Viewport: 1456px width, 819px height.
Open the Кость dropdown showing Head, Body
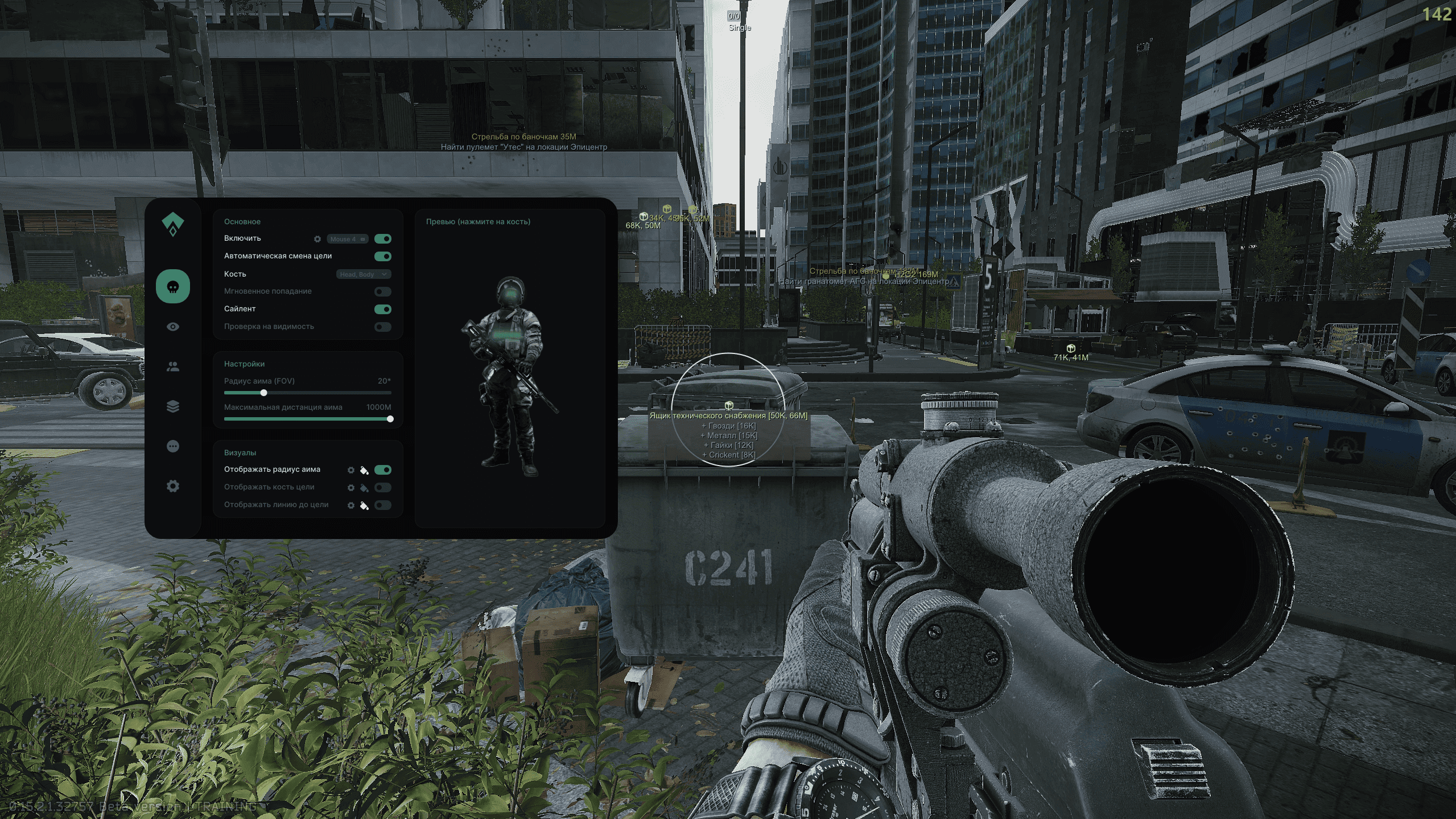pyautogui.click(x=363, y=274)
